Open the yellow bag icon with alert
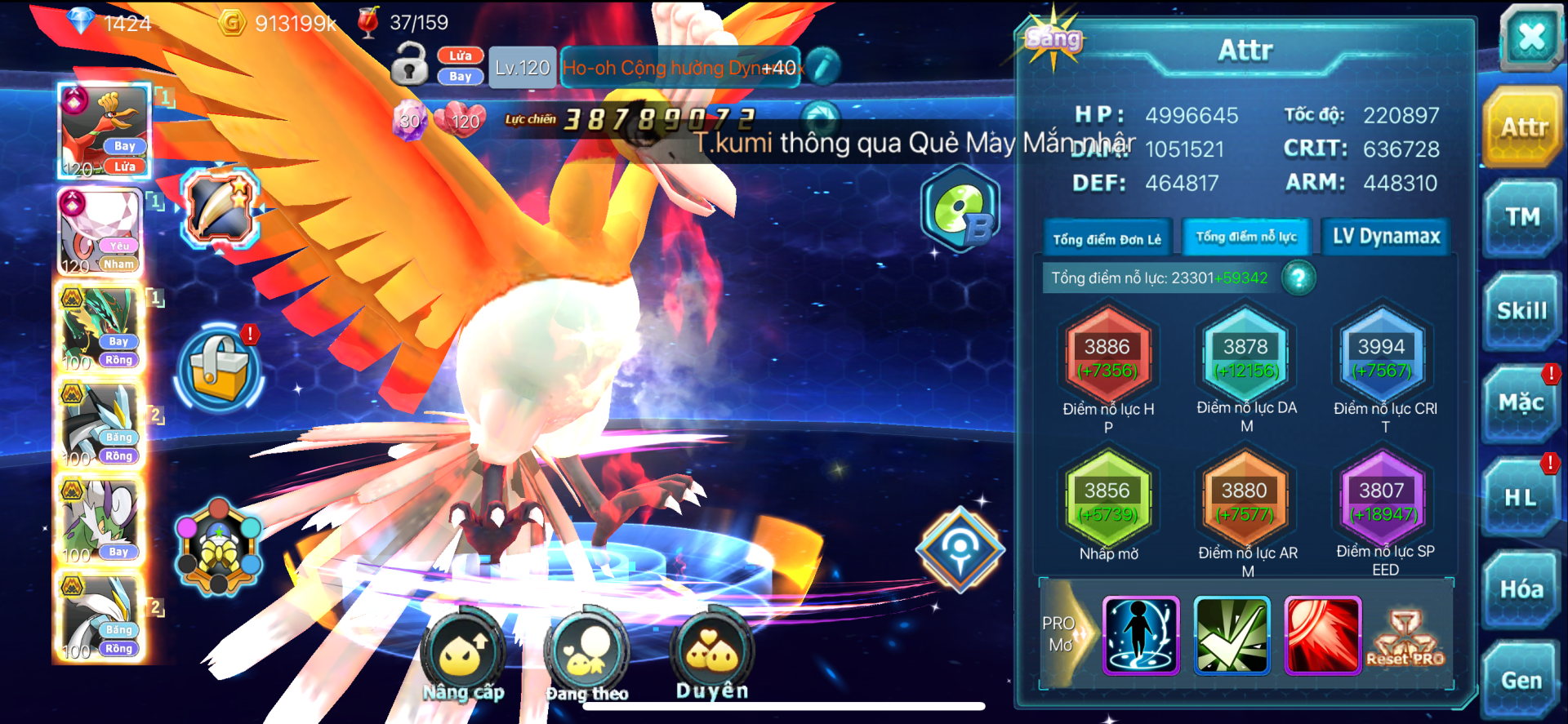 219,367
